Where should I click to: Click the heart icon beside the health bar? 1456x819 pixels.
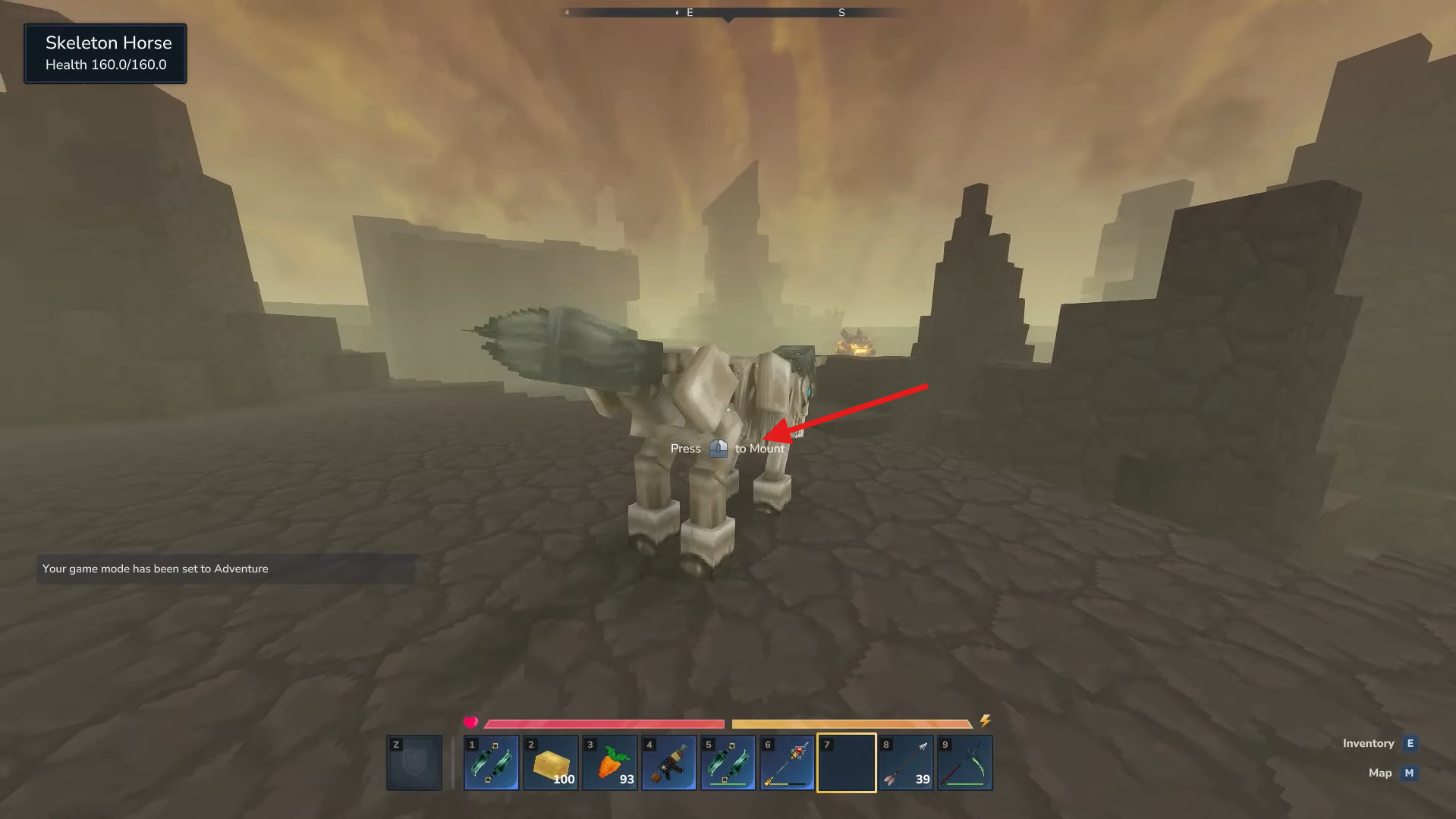pos(472,721)
